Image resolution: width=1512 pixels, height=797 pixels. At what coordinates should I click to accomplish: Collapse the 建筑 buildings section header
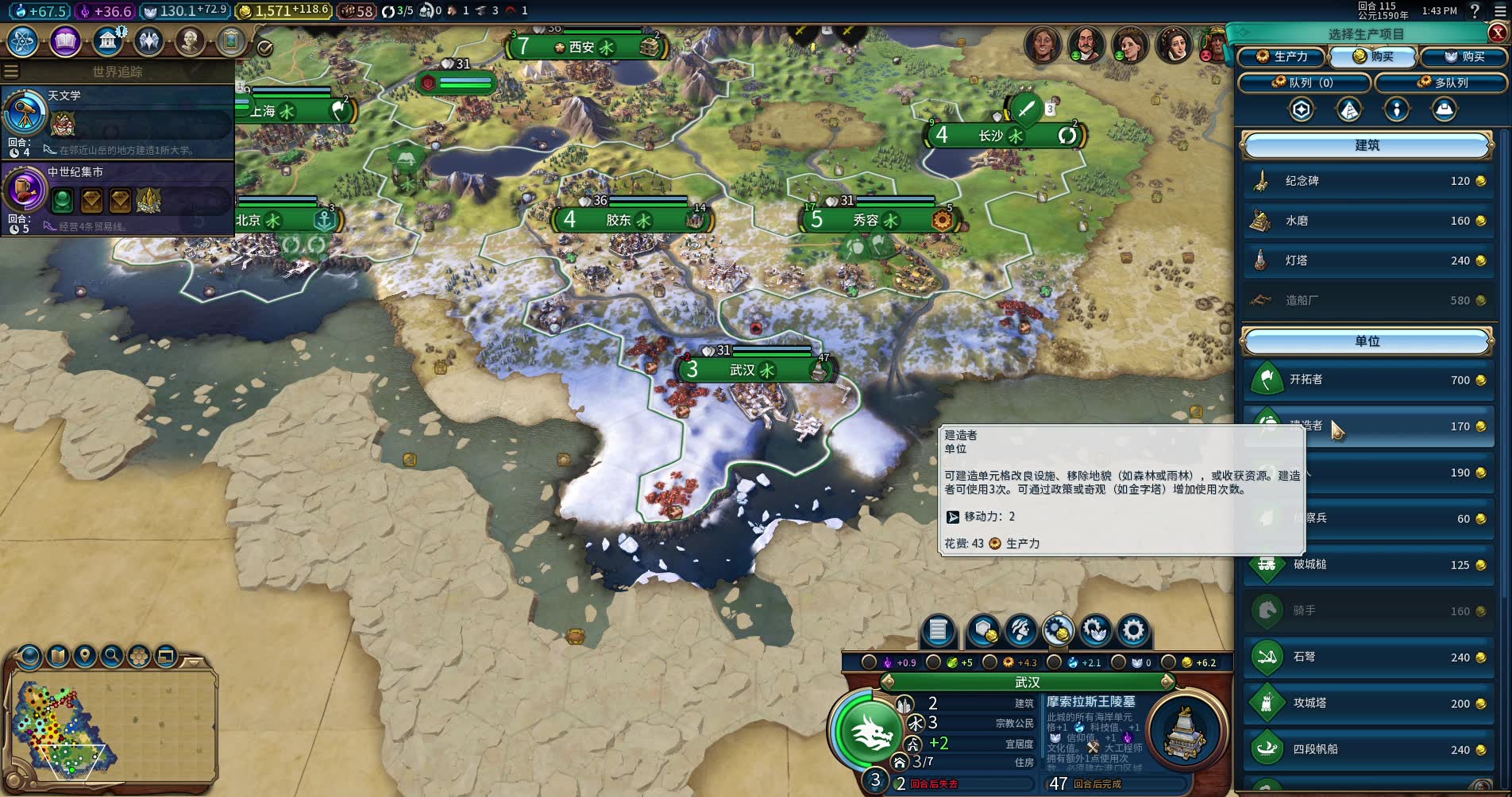[x=1367, y=145]
